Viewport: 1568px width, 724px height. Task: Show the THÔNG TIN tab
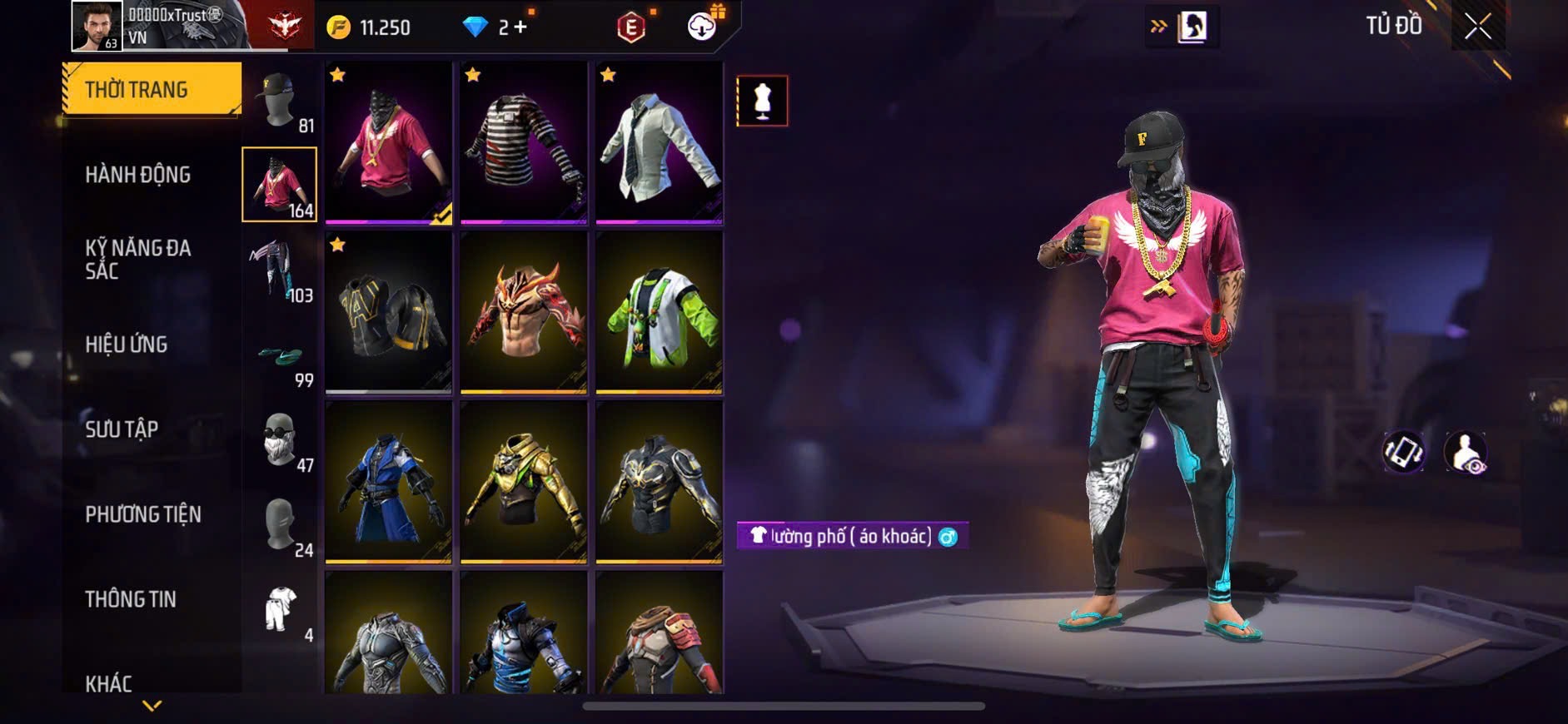(x=131, y=599)
